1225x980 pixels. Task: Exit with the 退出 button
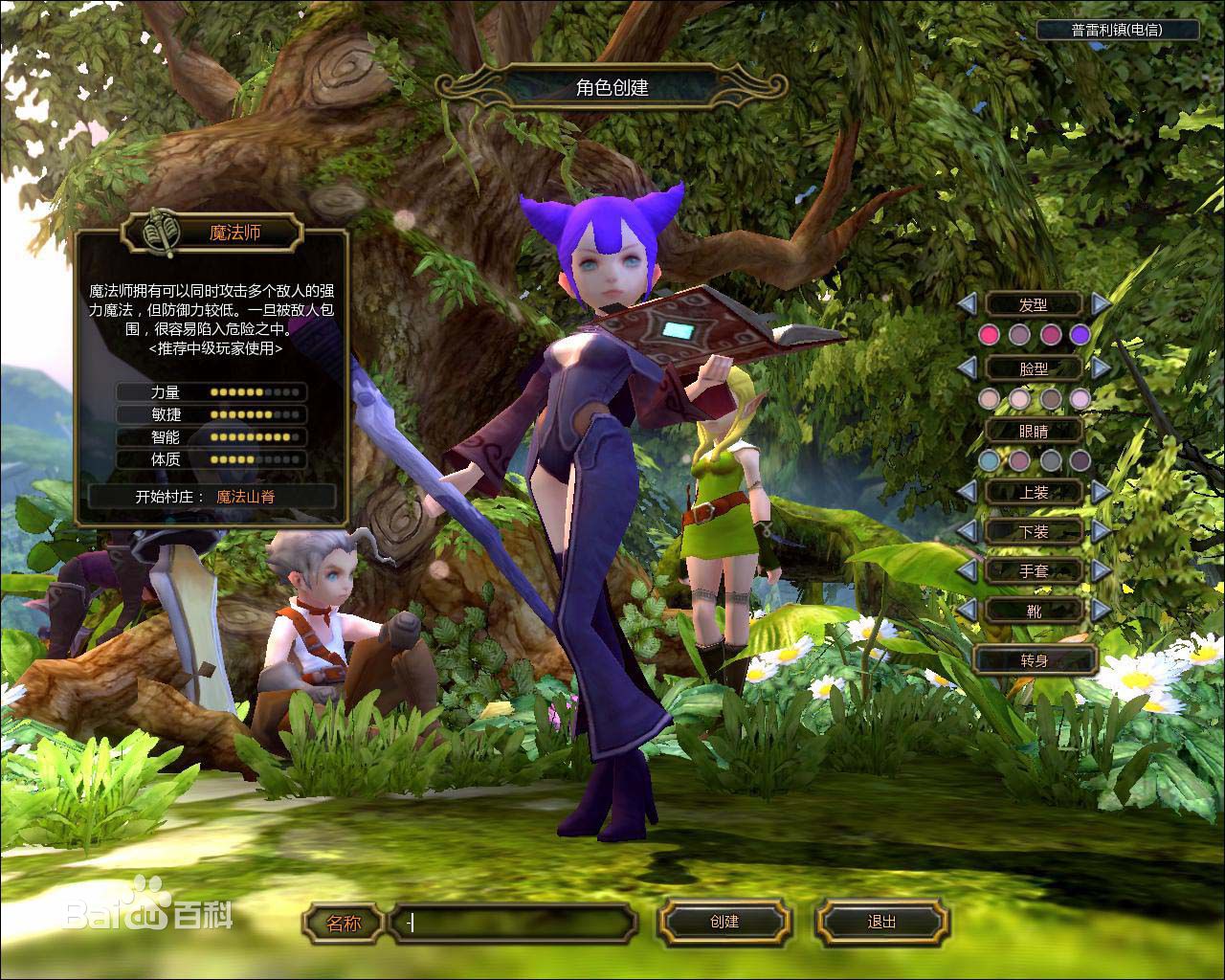click(881, 923)
